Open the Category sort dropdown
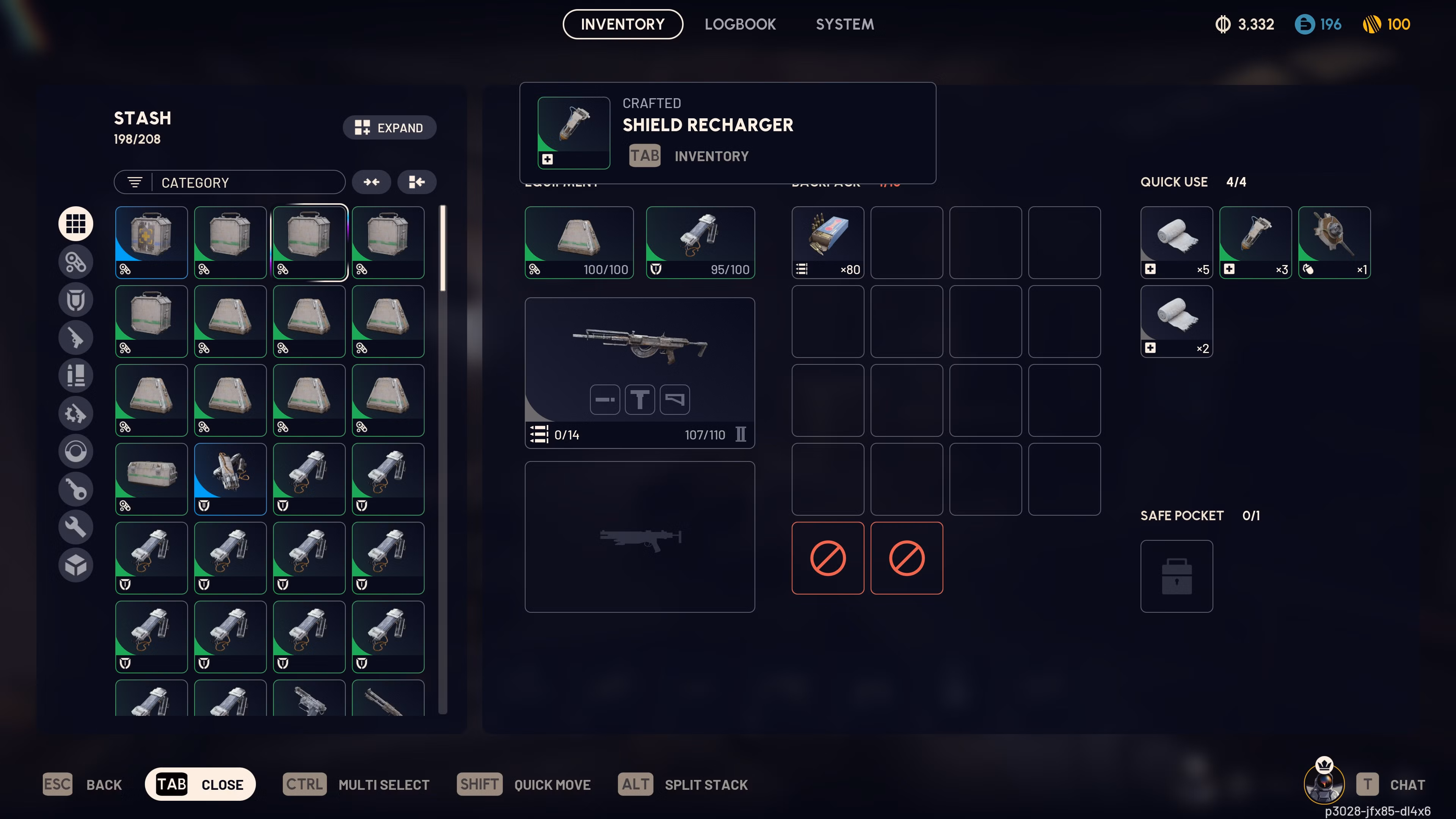 229,182
